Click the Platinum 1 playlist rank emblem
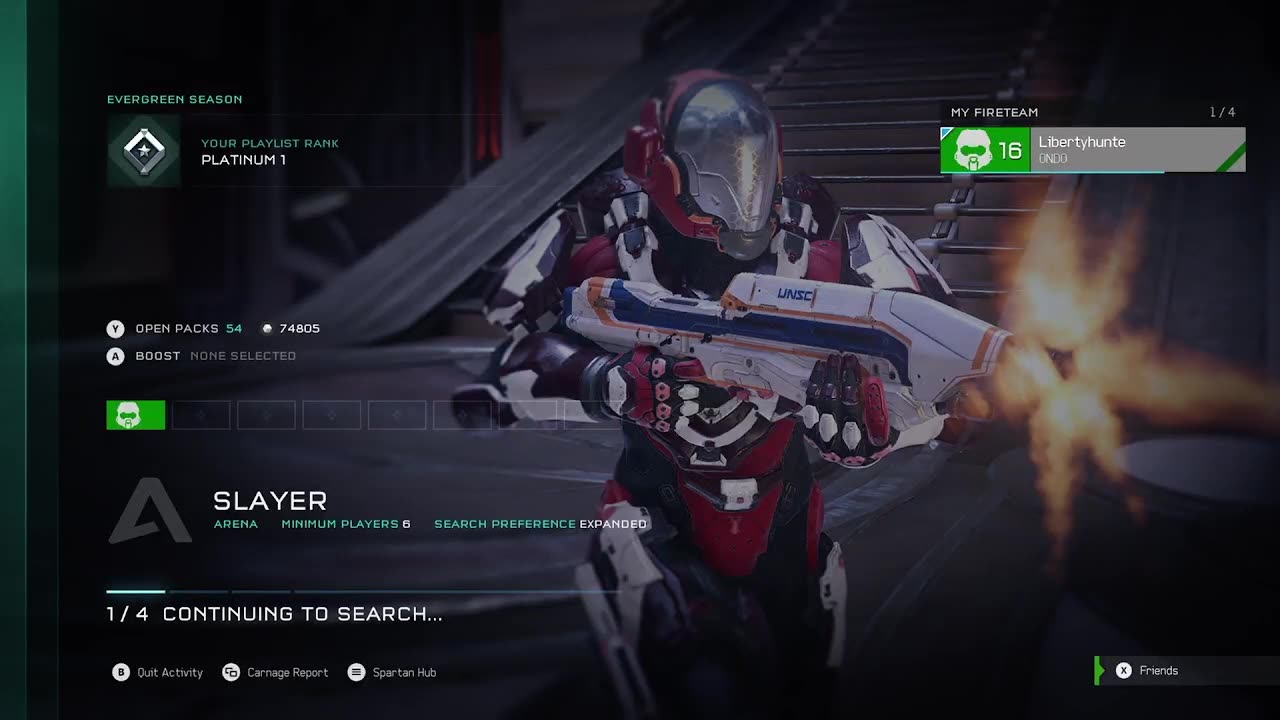Screen dimensions: 1280x720 [x=144, y=151]
